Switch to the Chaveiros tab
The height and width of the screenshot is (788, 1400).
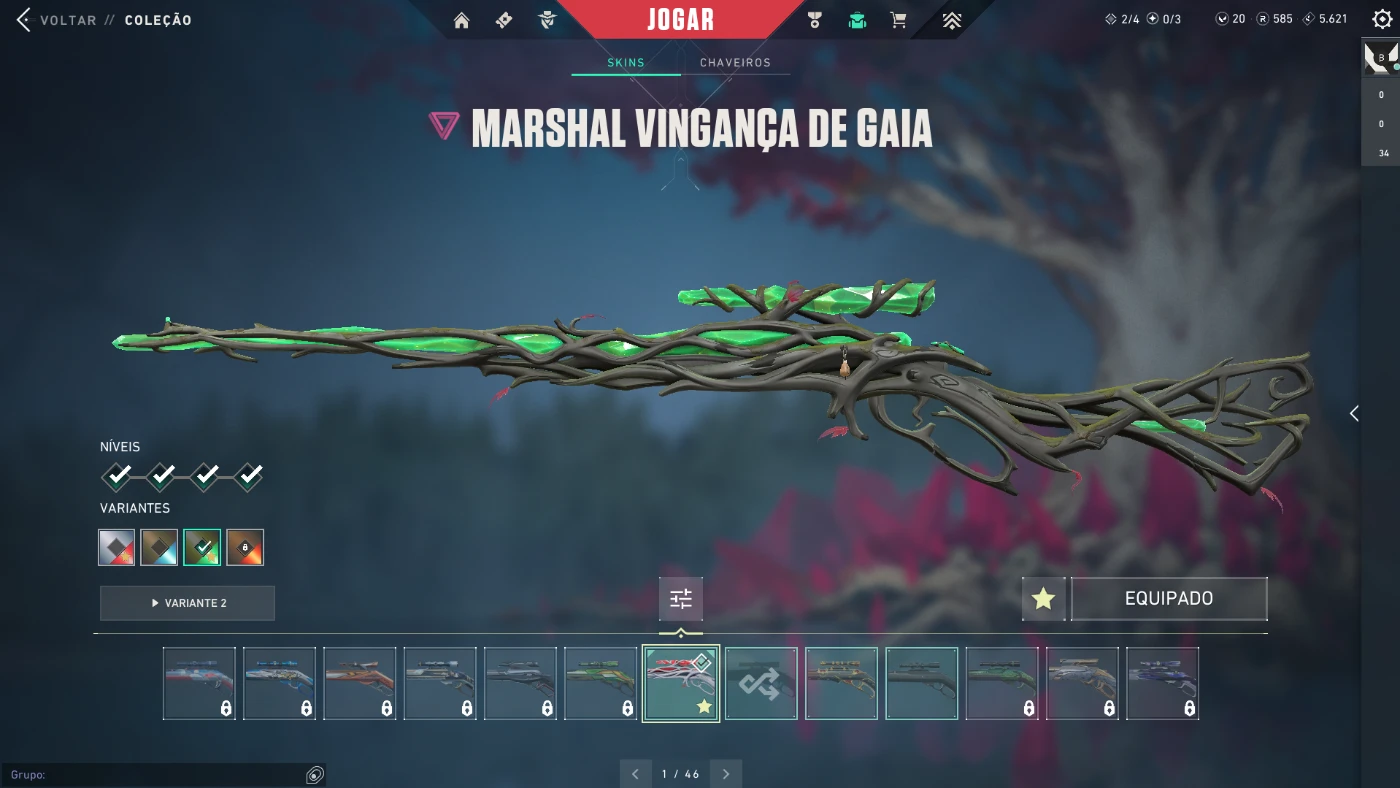735,63
